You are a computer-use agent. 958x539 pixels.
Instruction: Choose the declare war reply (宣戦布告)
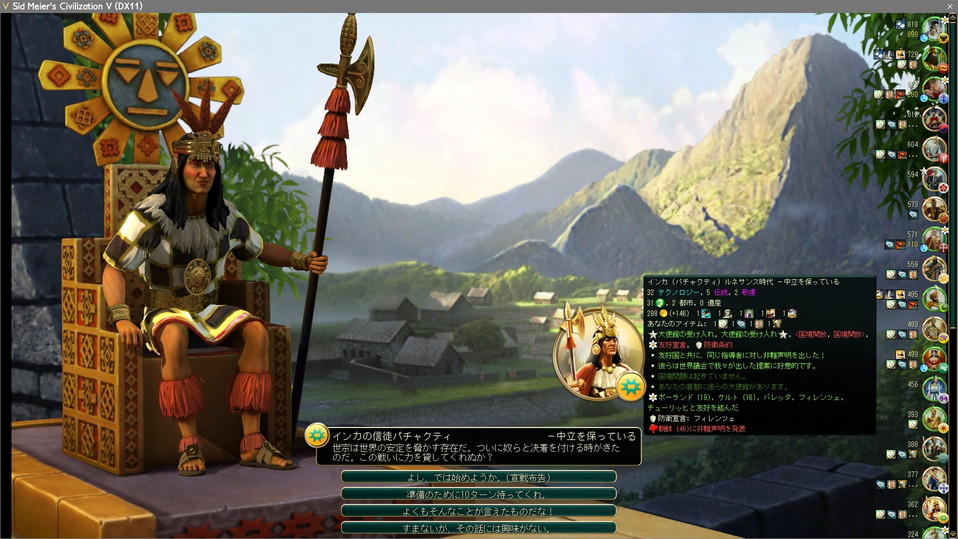(478, 477)
